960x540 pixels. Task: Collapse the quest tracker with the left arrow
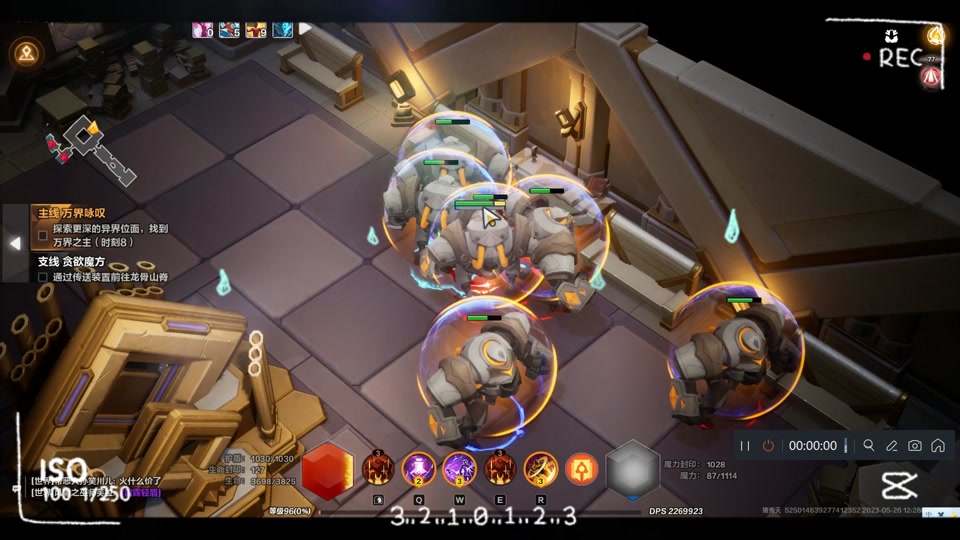point(15,243)
